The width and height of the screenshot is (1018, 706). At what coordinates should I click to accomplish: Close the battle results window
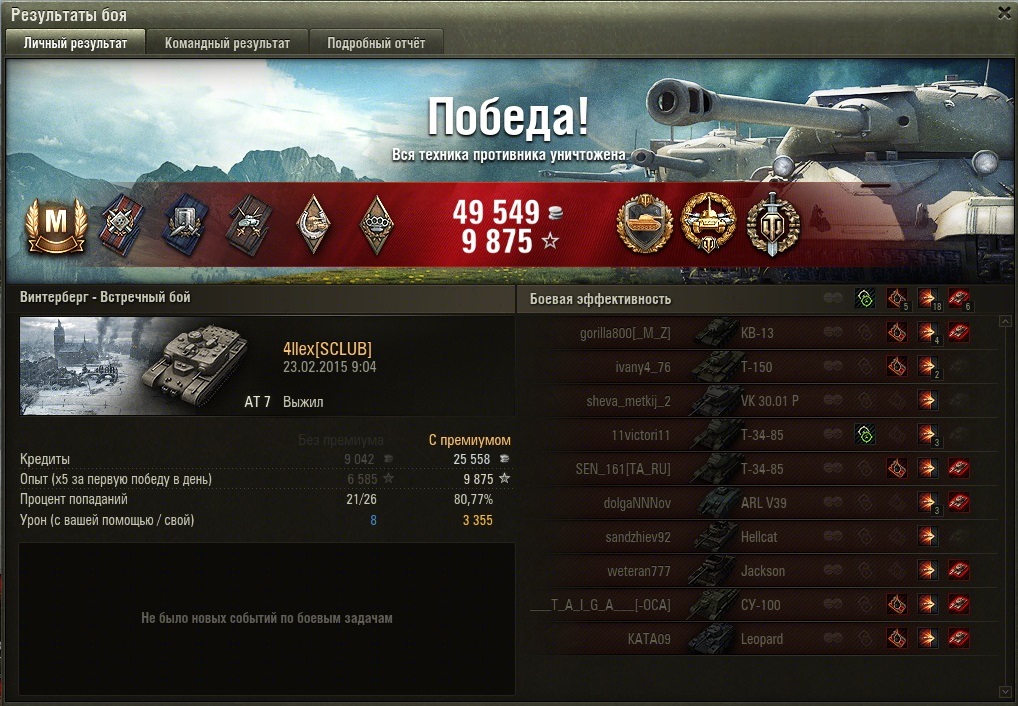1004,13
